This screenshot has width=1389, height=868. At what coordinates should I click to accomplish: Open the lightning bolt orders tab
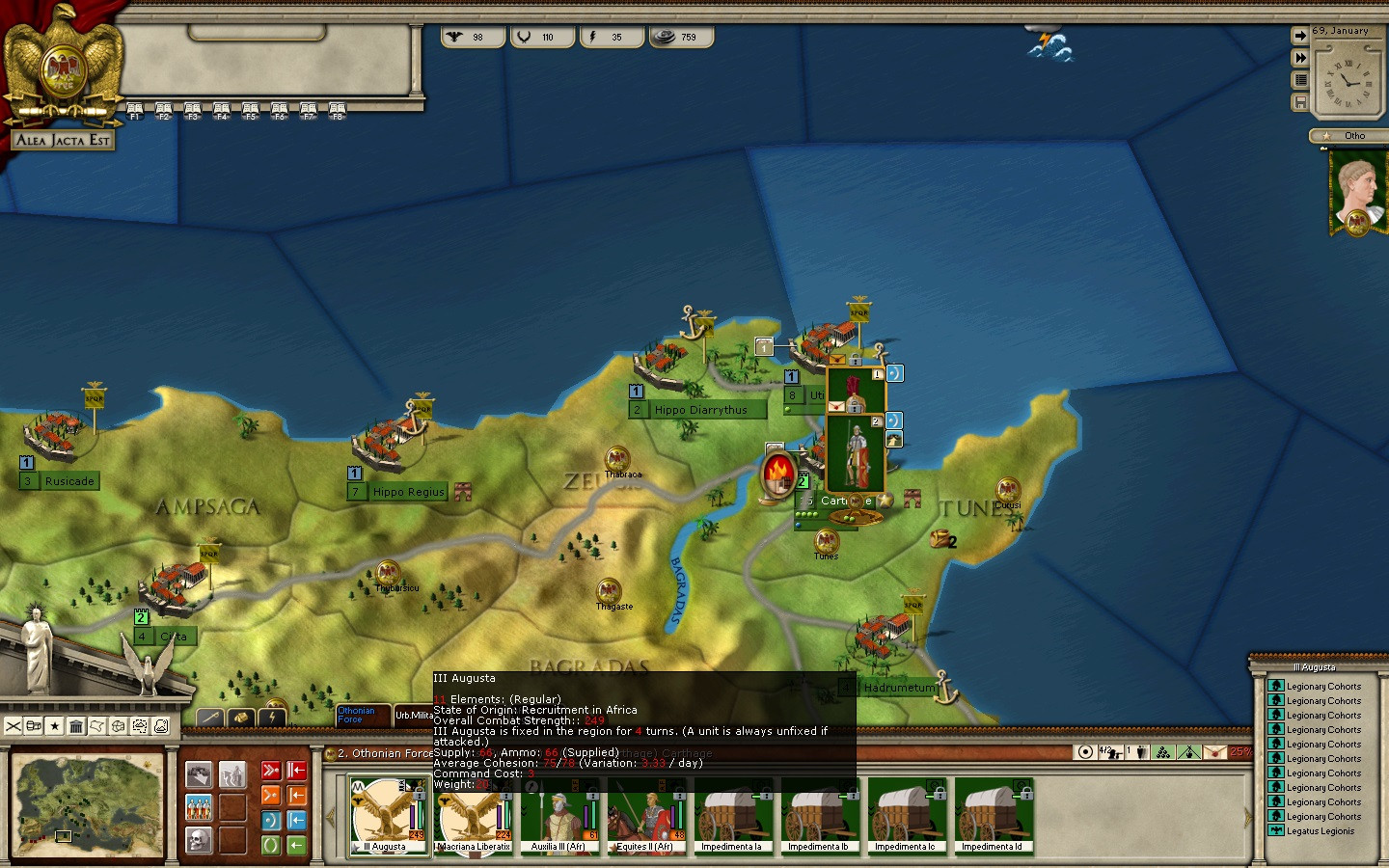[x=272, y=717]
